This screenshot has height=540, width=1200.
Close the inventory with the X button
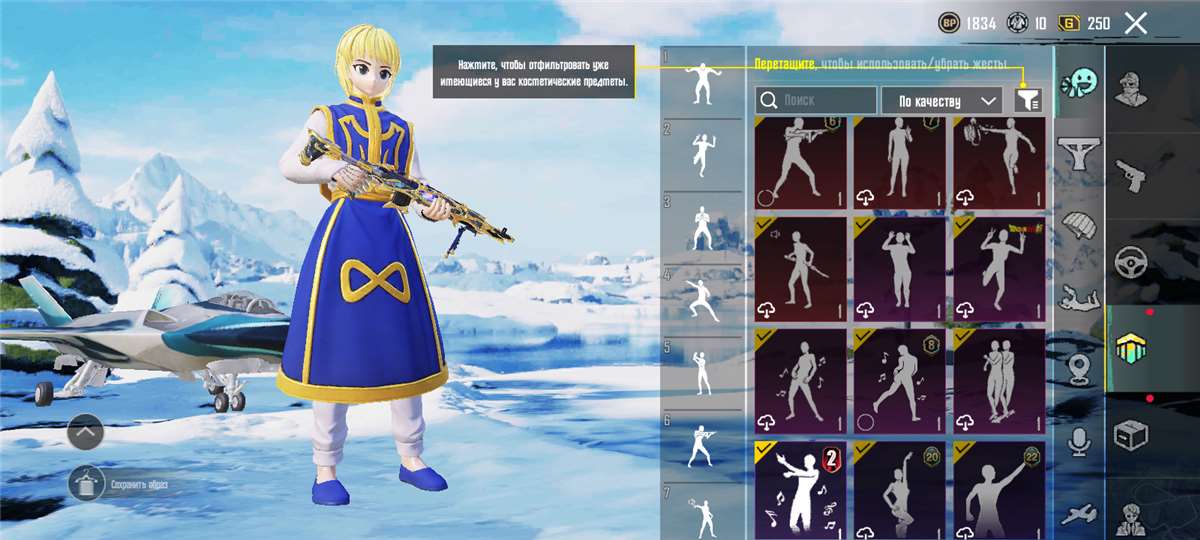[1135, 23]
